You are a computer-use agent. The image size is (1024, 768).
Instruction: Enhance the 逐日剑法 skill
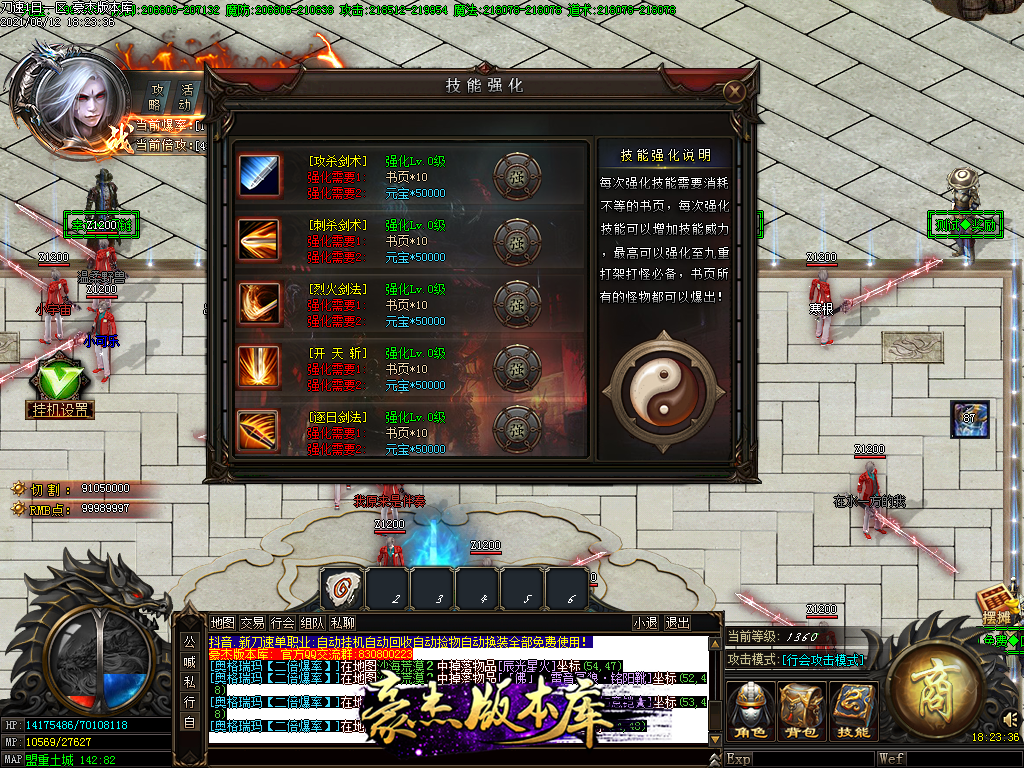(x=517, y=431)
